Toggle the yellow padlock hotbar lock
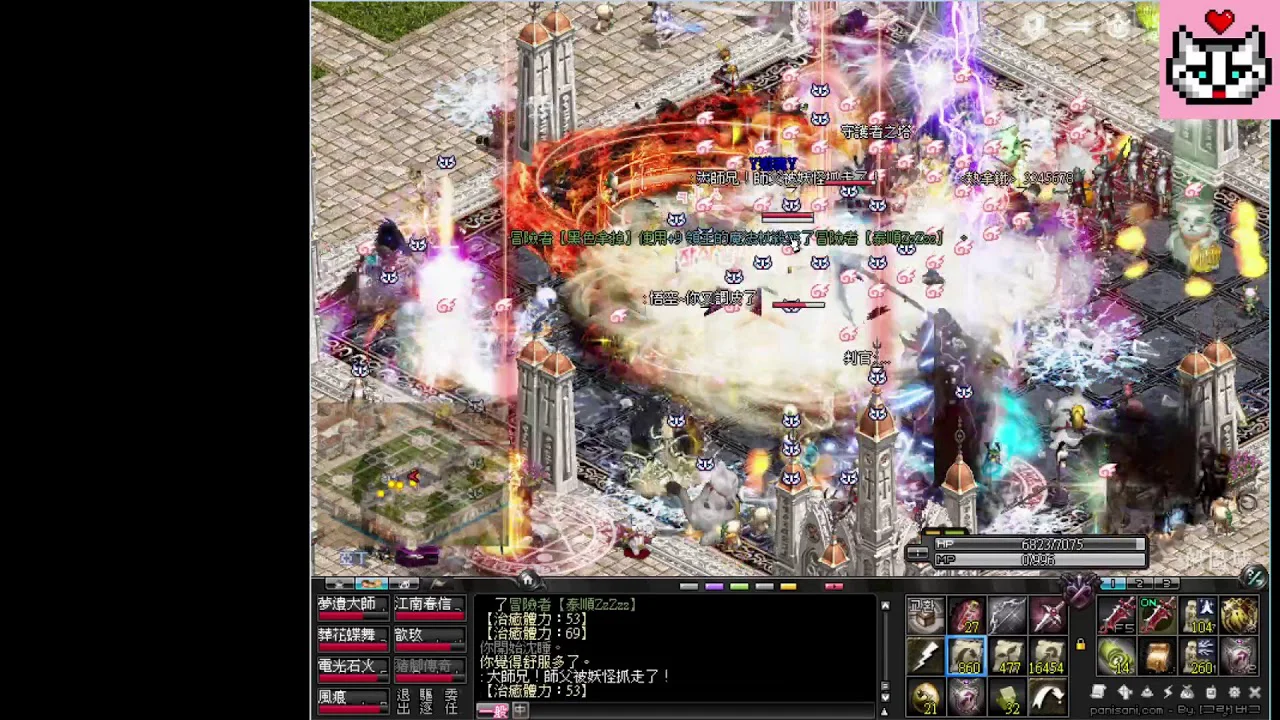This screenshot has width=1280, height=720. coord(1081,645)
